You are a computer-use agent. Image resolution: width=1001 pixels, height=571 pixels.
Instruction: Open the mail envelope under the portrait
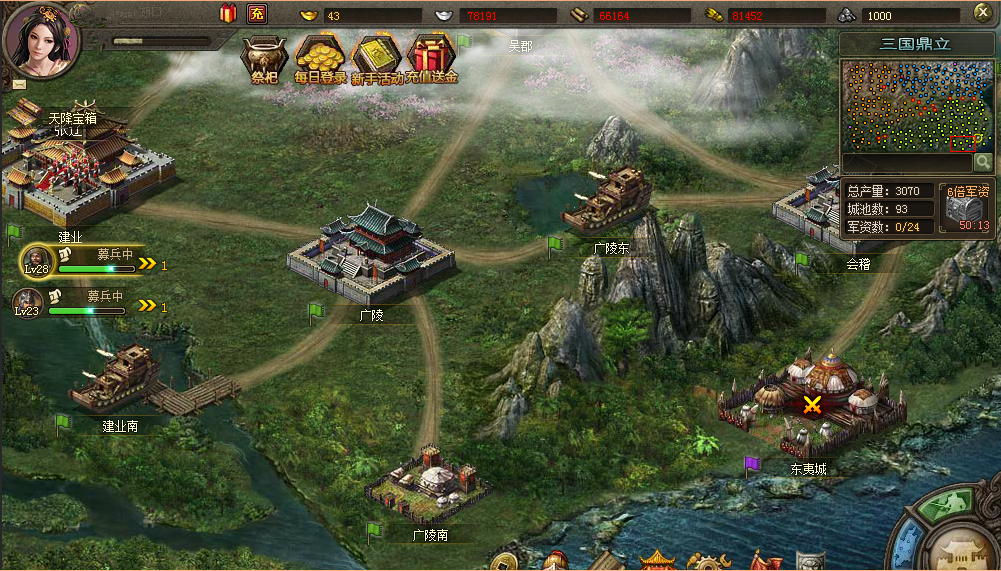pyautogui.click(x=19, y=83)
